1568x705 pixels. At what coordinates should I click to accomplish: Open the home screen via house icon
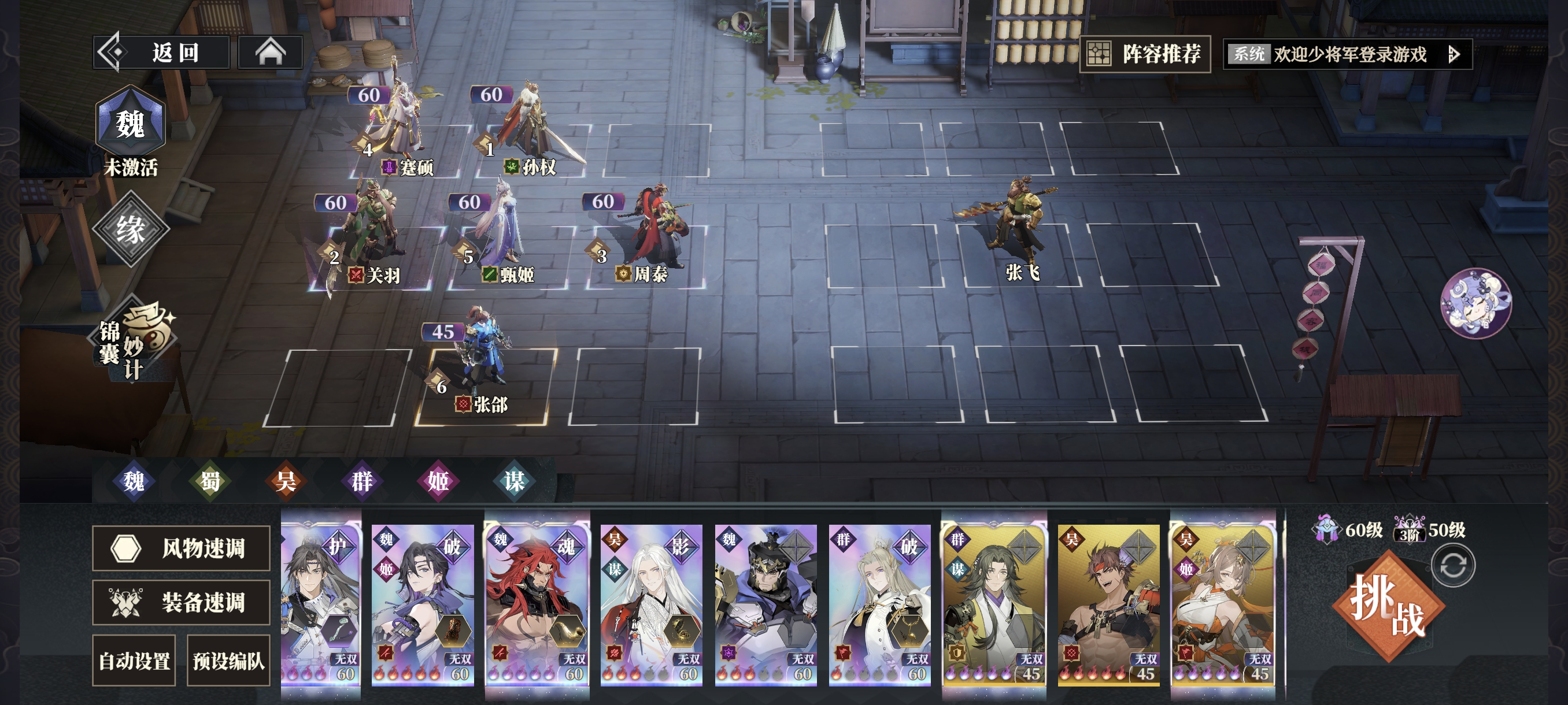click(x=270, y=53)
